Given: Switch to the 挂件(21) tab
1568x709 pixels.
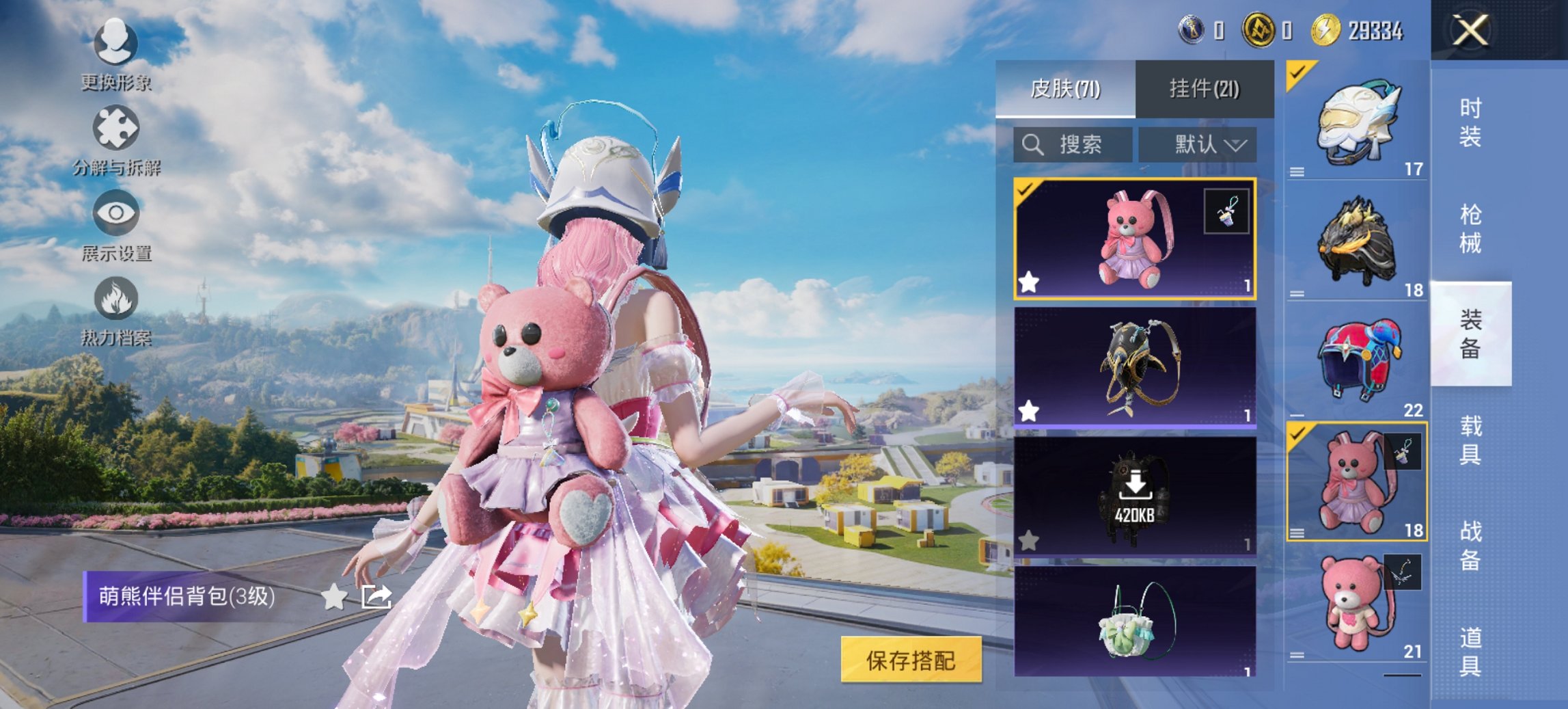Looking at the screenshot, I should pos(1206,90).
